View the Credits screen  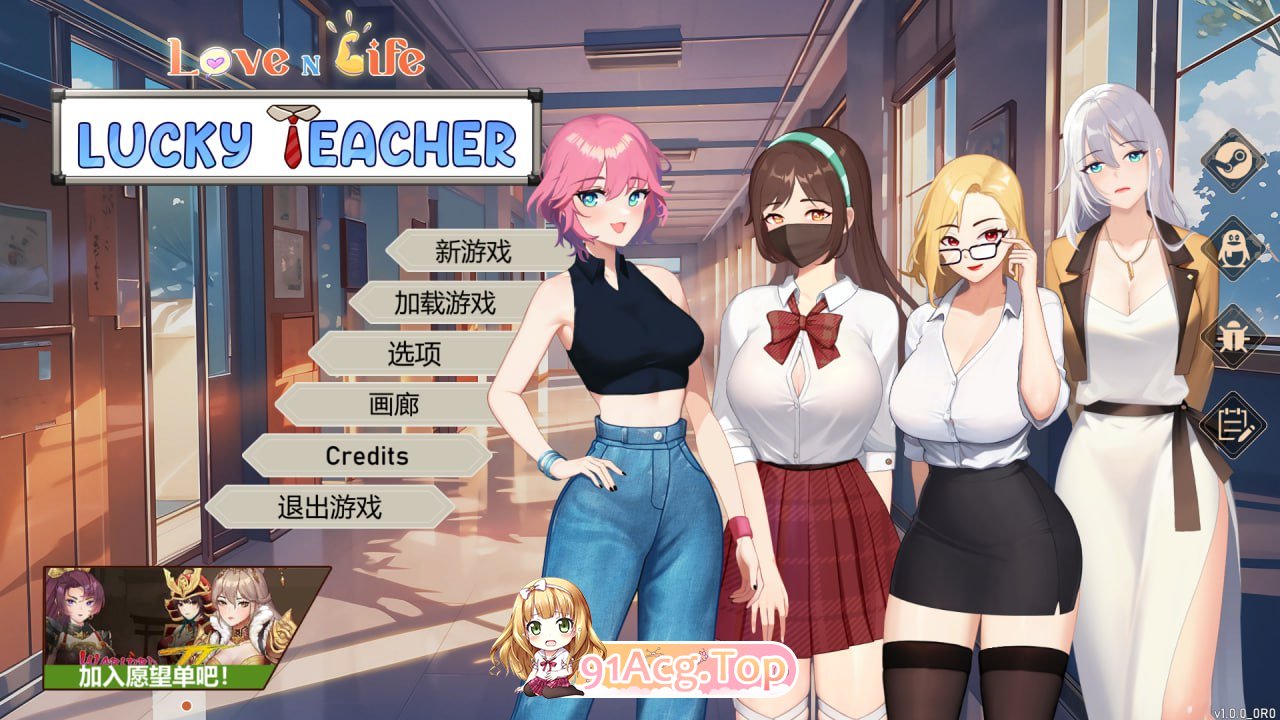368,457
